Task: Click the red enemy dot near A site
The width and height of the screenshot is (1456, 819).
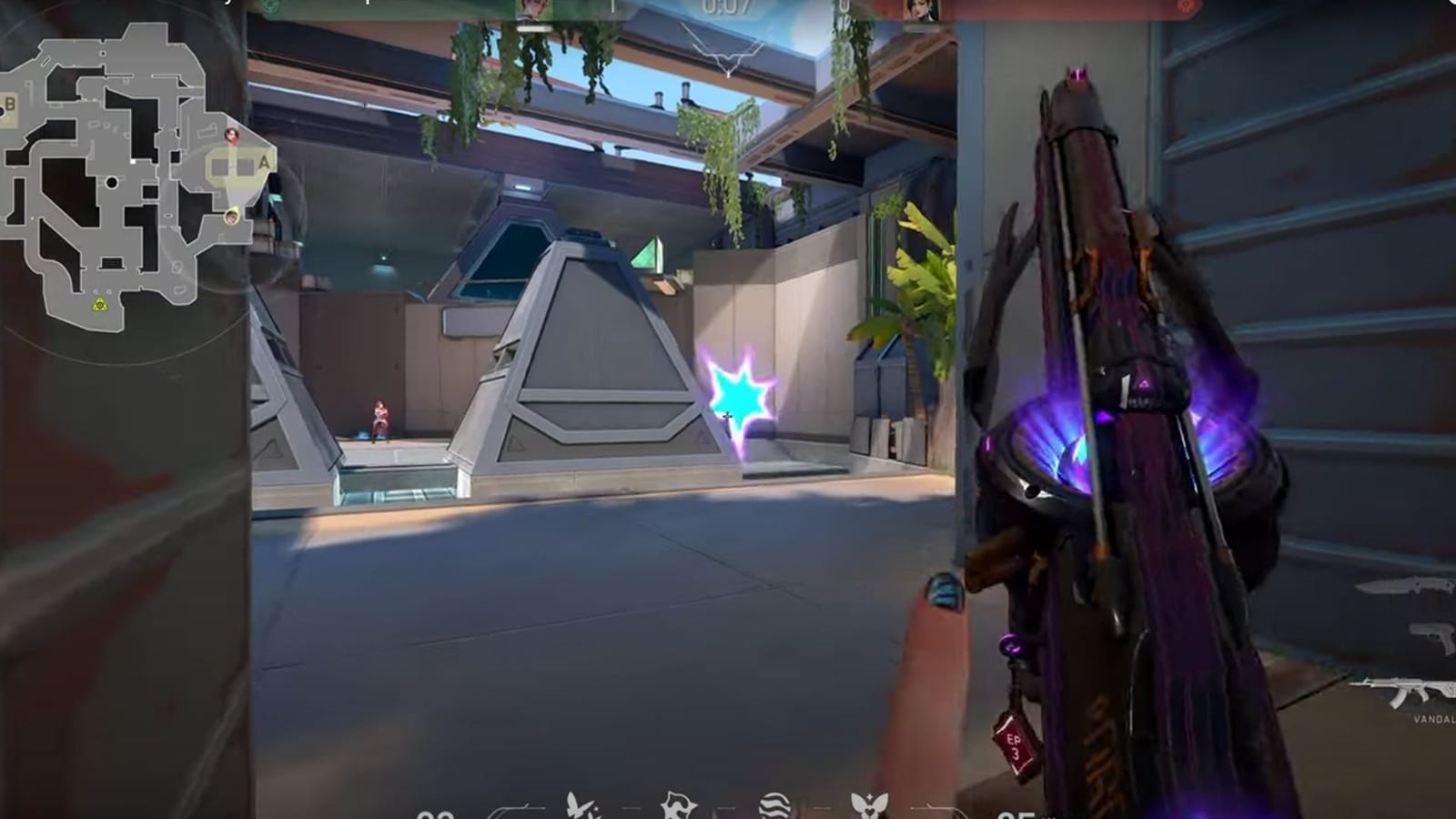Action: (232, 136)
